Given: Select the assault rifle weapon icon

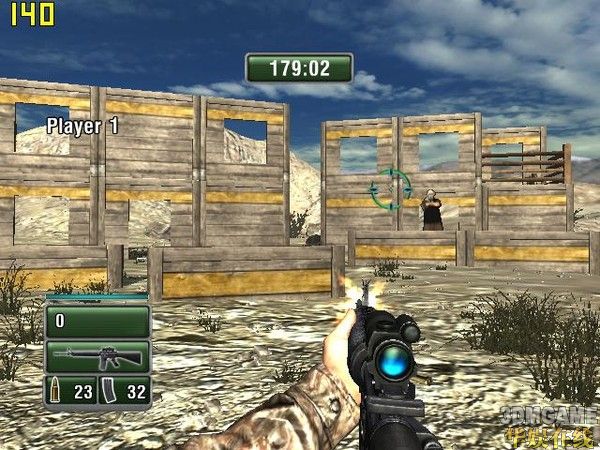Looking at the screenshot, I should pyautogui.click(x=97, y=355).
